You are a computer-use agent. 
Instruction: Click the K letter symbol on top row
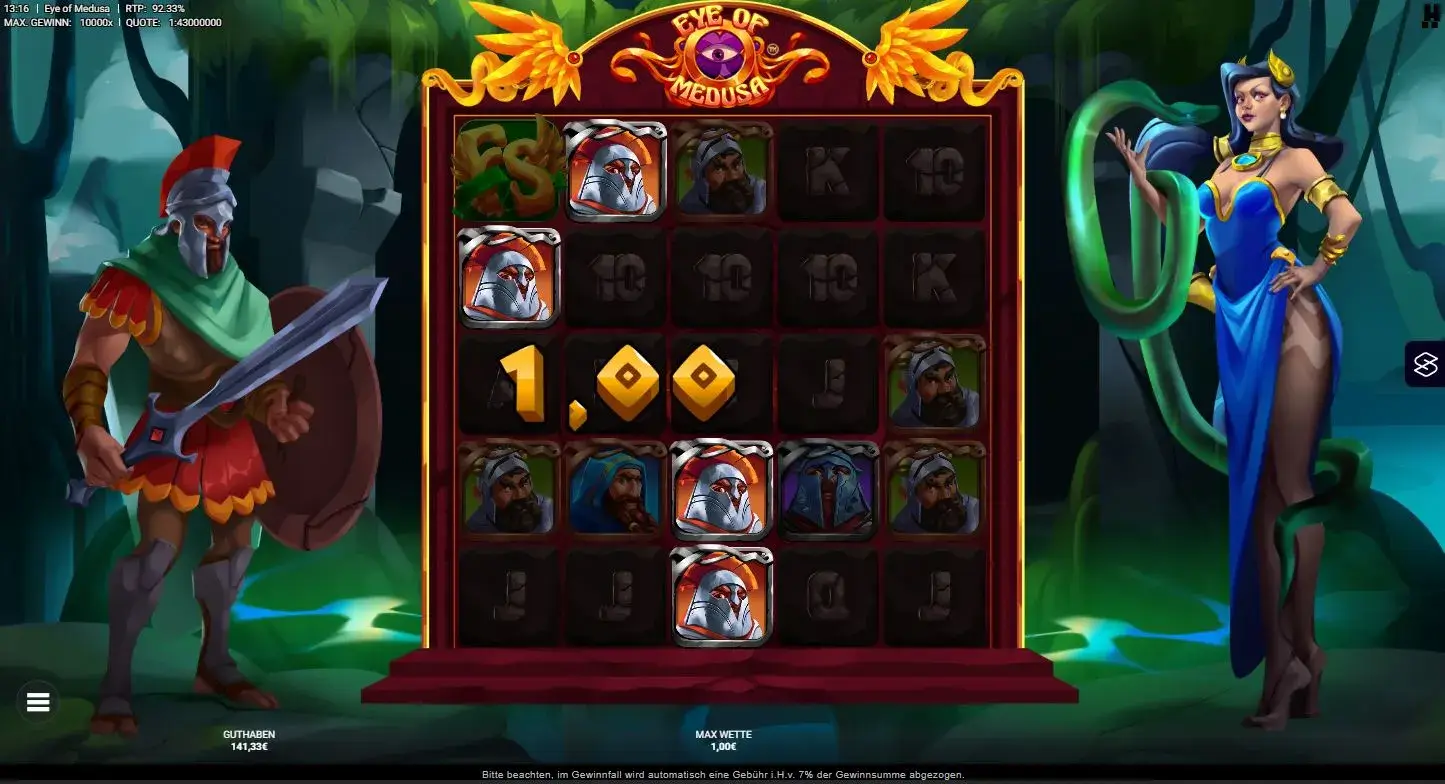click(x=828, y=172)
